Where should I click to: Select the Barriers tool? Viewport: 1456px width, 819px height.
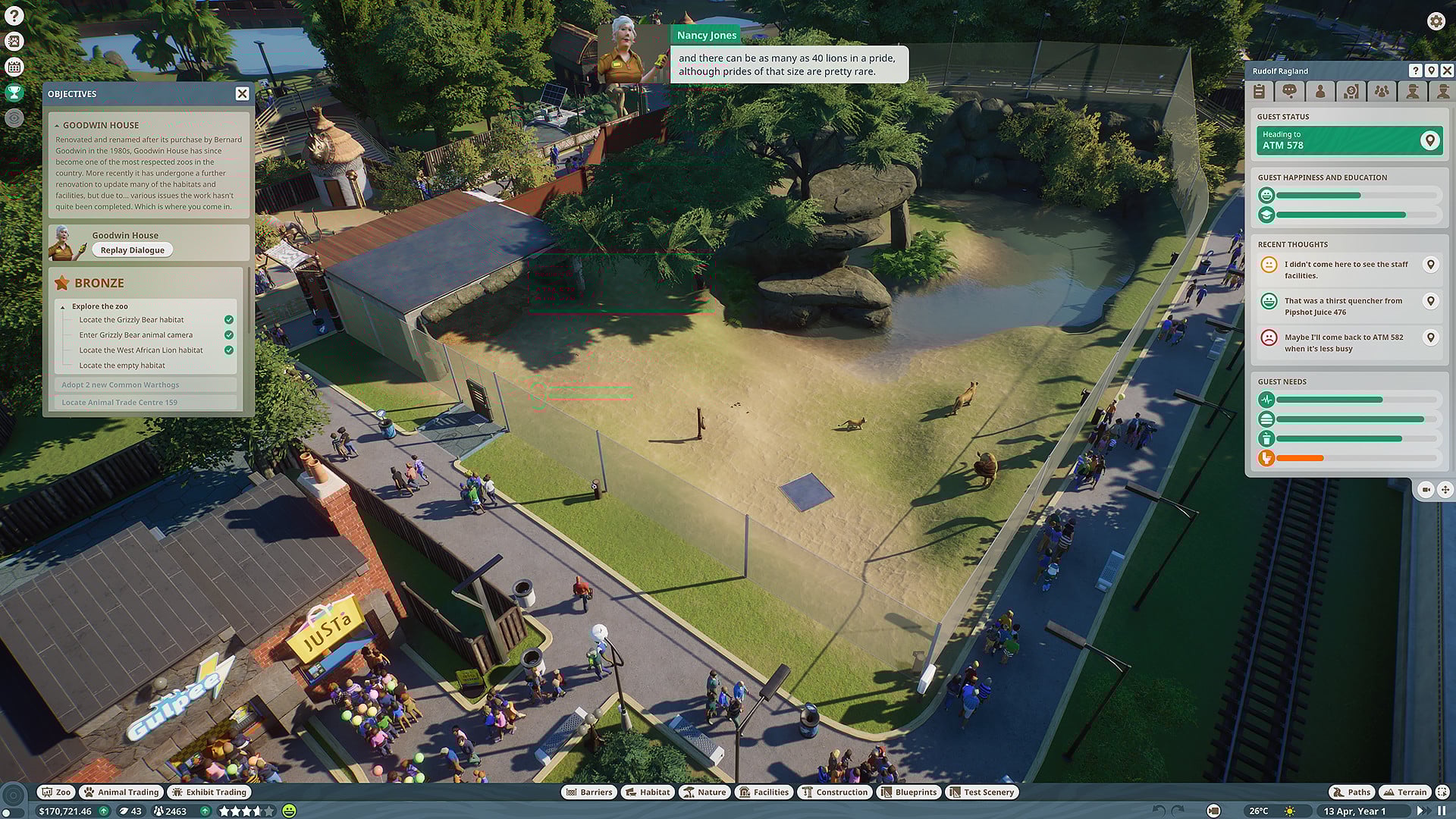[591, 792]
